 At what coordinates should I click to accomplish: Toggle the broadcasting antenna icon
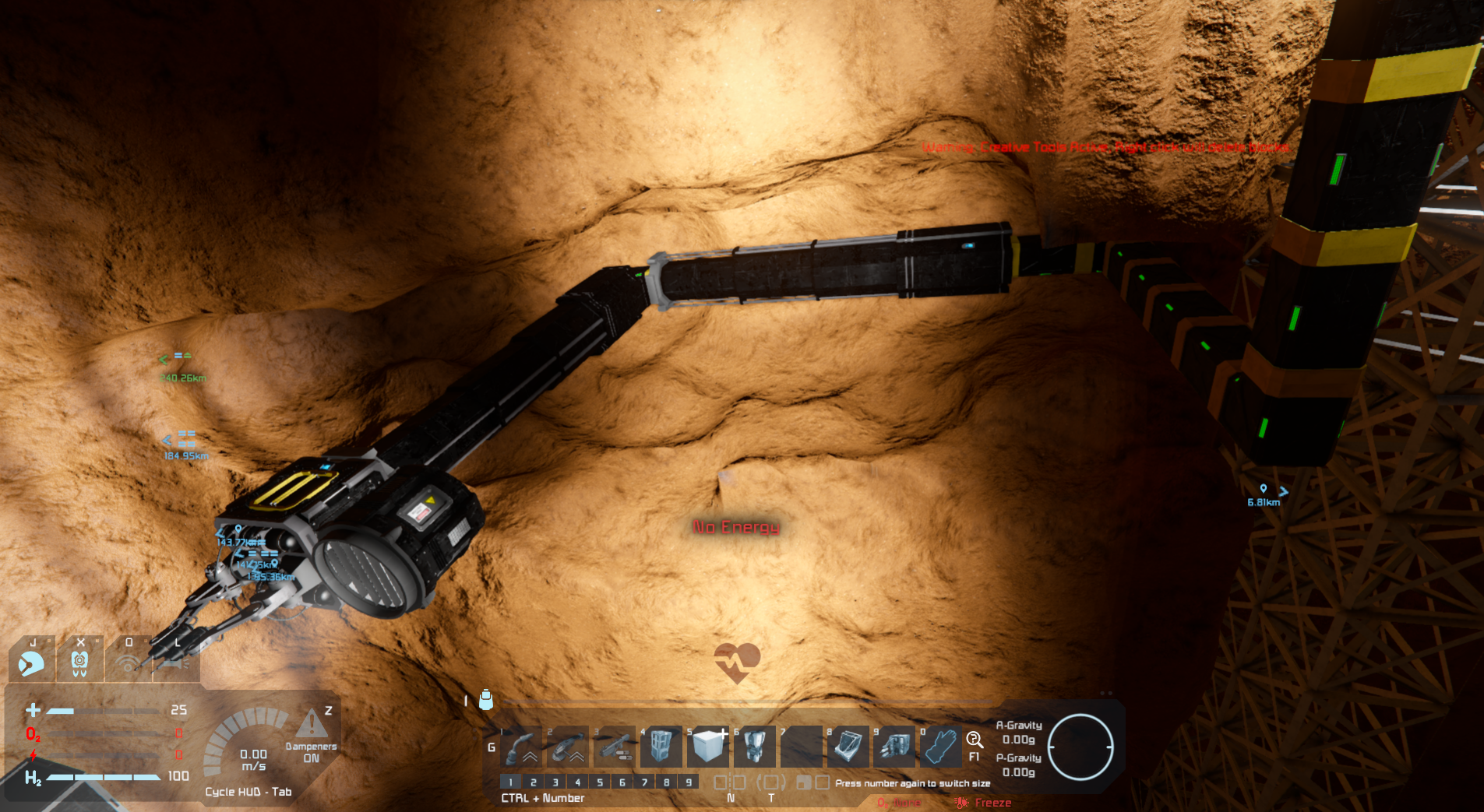click(129, 663)
